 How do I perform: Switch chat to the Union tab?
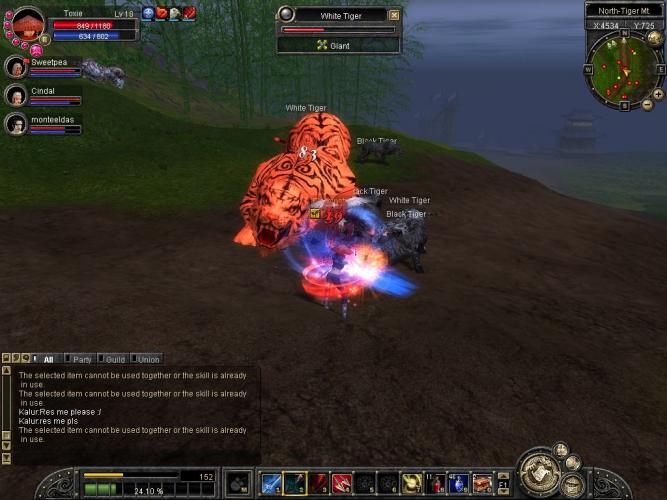tap(148, 359)
